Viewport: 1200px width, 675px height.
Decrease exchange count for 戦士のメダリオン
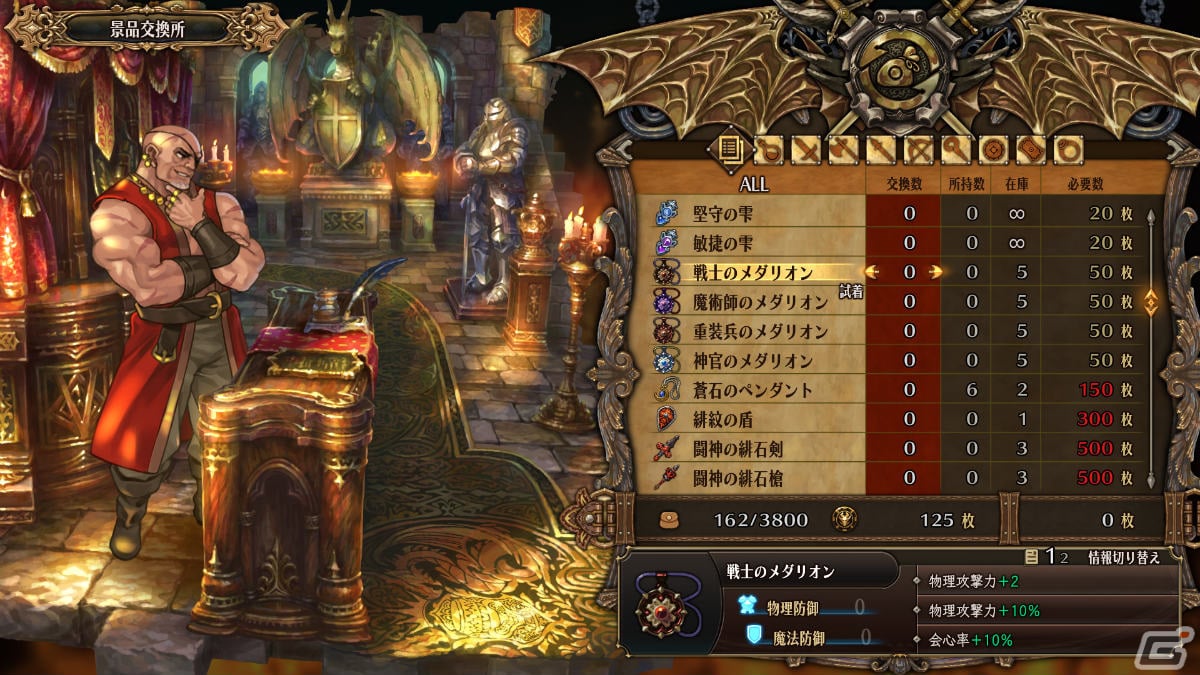(871, 272)
